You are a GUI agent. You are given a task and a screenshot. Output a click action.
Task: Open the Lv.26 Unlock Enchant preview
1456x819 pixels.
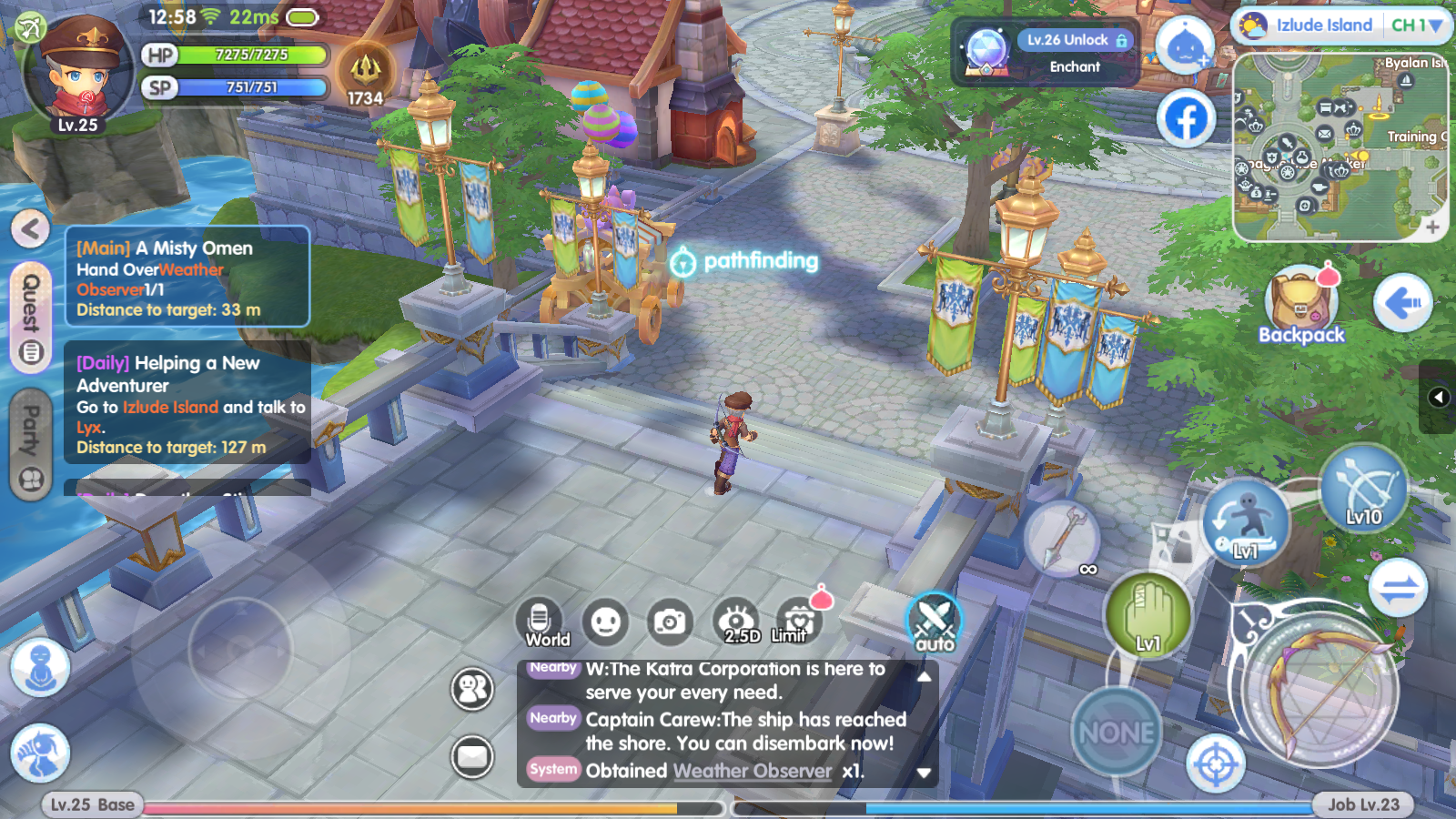pos(1046,53)
